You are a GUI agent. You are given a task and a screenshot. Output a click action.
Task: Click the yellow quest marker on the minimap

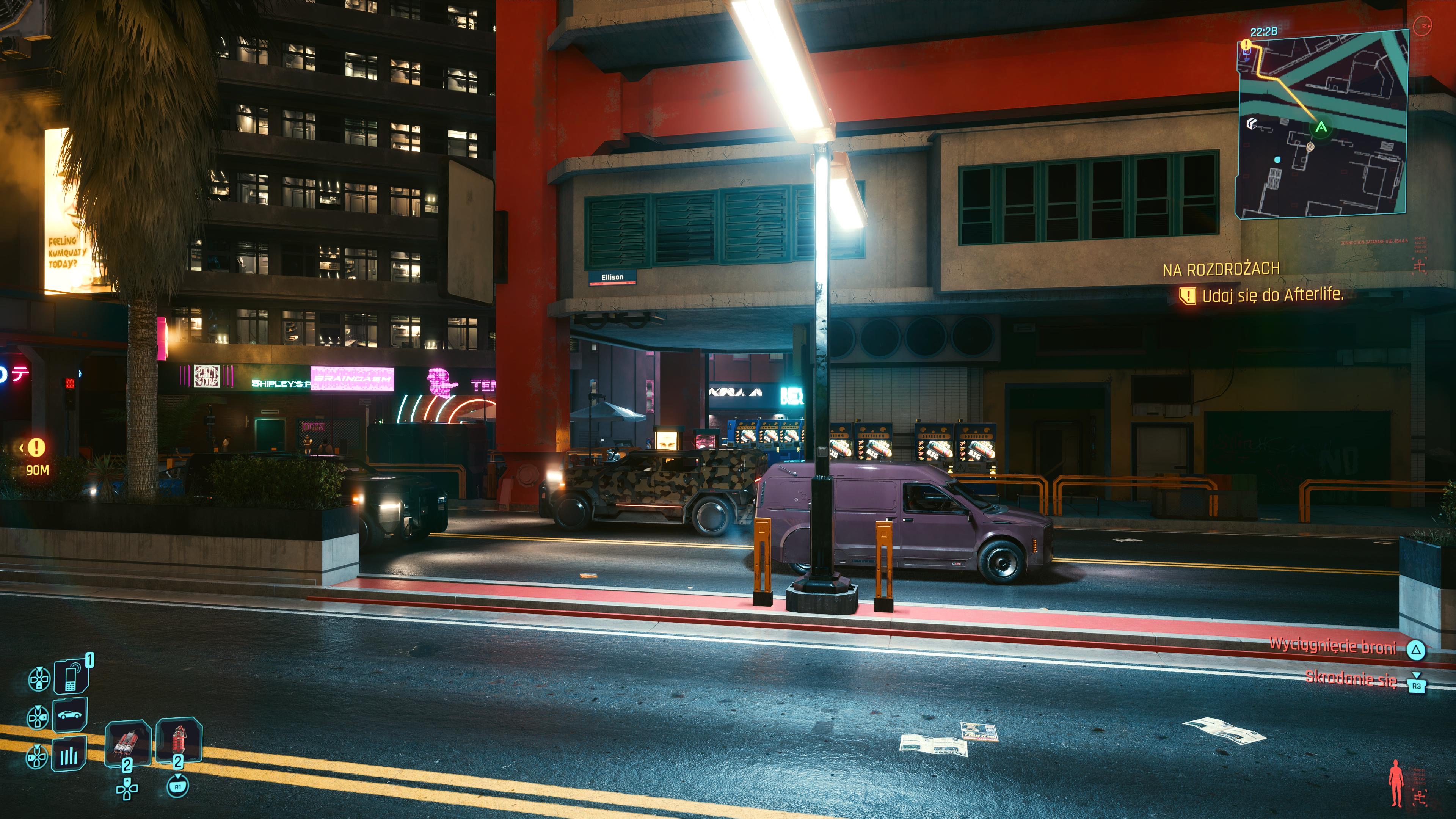click(x=1247, y=44)
